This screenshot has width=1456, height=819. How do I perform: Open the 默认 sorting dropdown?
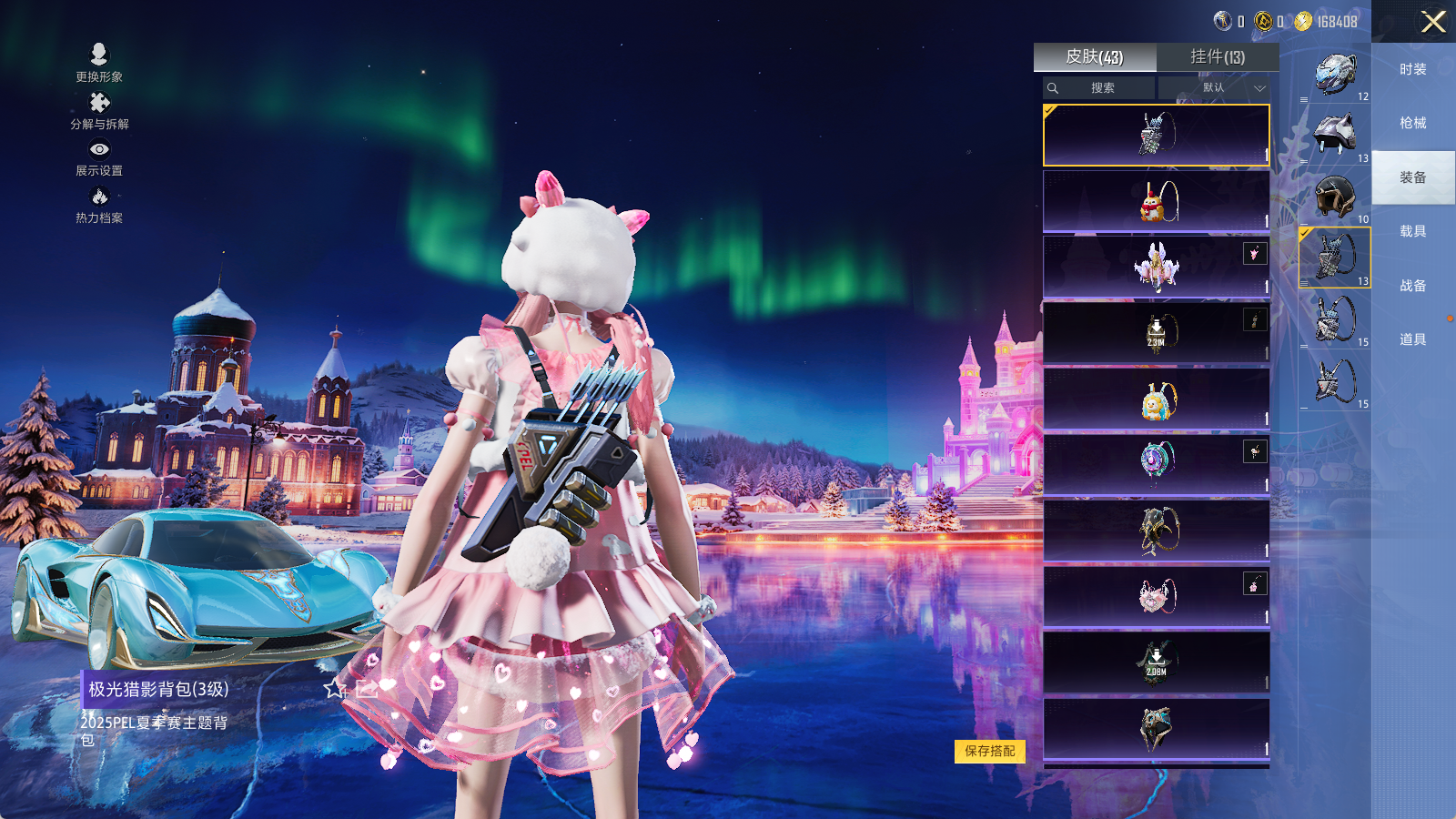pos(1214,88)
